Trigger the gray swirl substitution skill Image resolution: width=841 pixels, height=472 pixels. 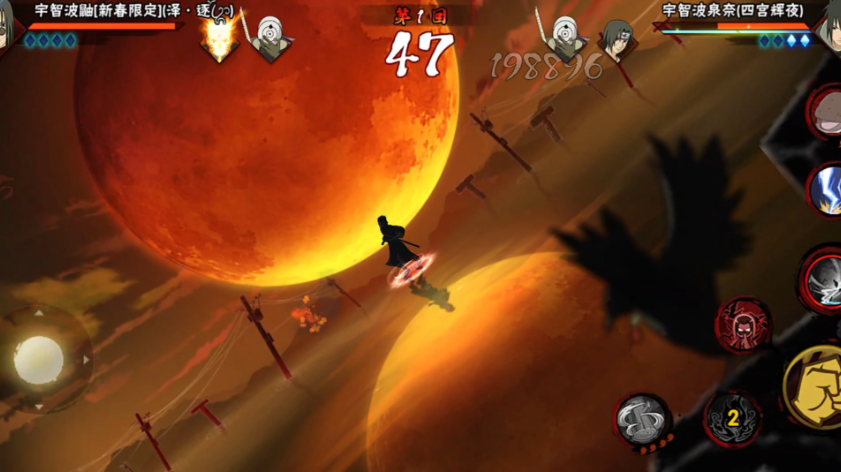coord(642,419)
